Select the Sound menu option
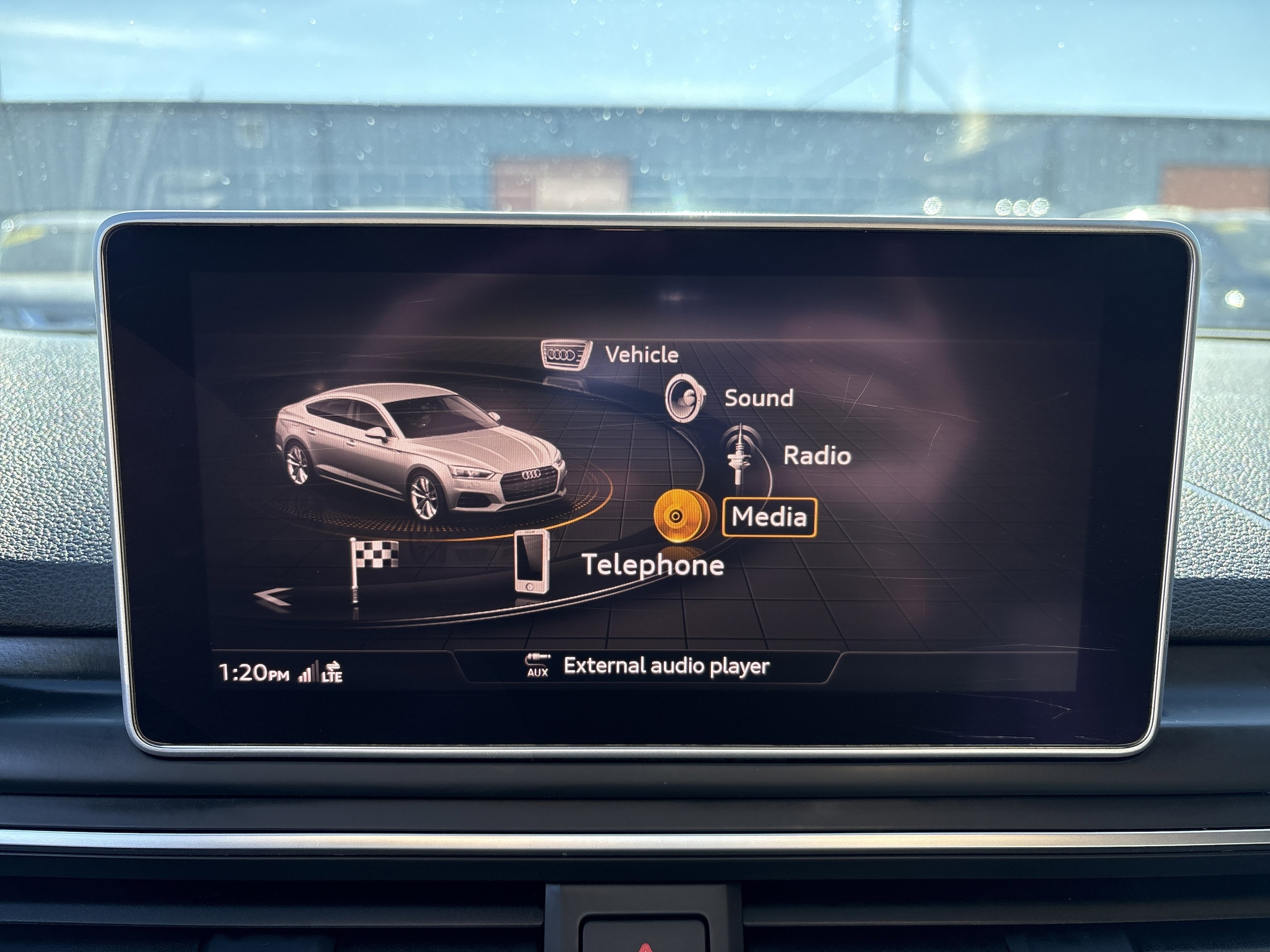Screen dimensions: 1270x952 coord(758,398)
